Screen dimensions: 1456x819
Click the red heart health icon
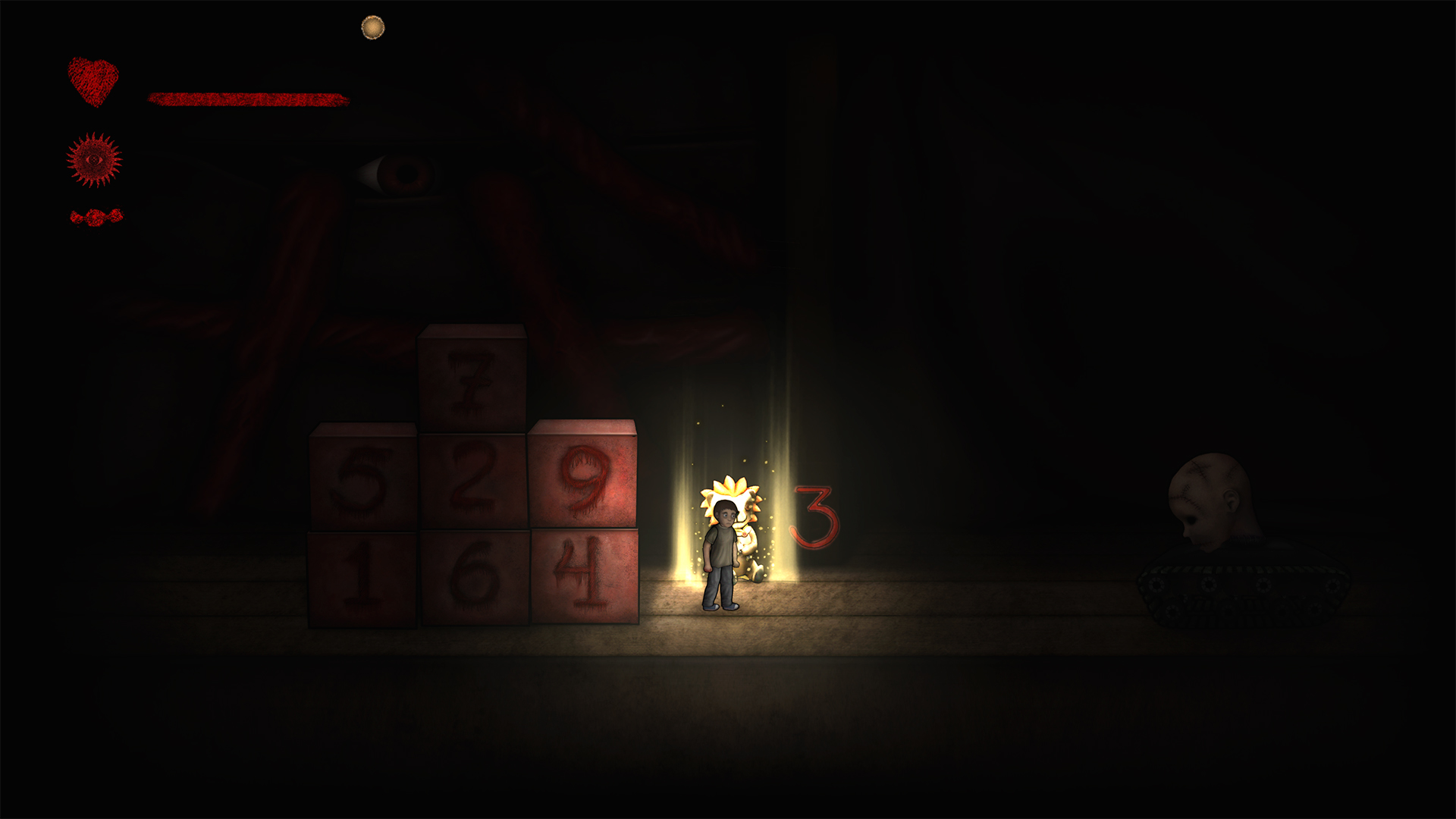click(x=93, y=81)
